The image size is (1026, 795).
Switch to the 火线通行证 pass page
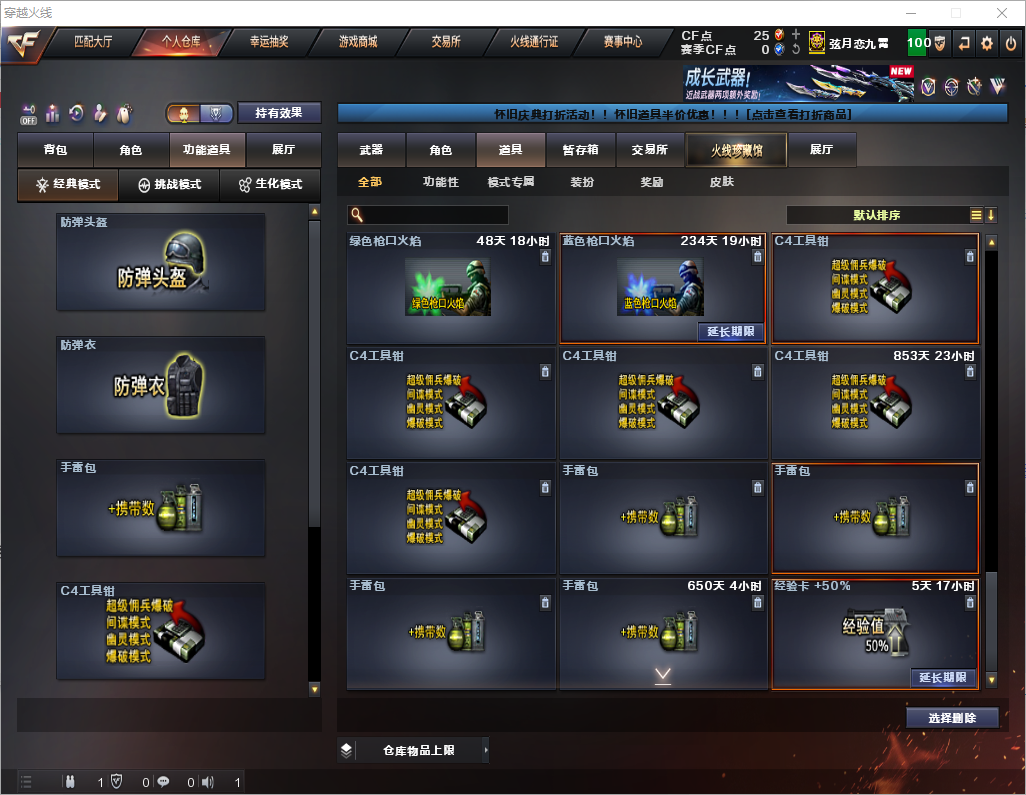[534, 42]
